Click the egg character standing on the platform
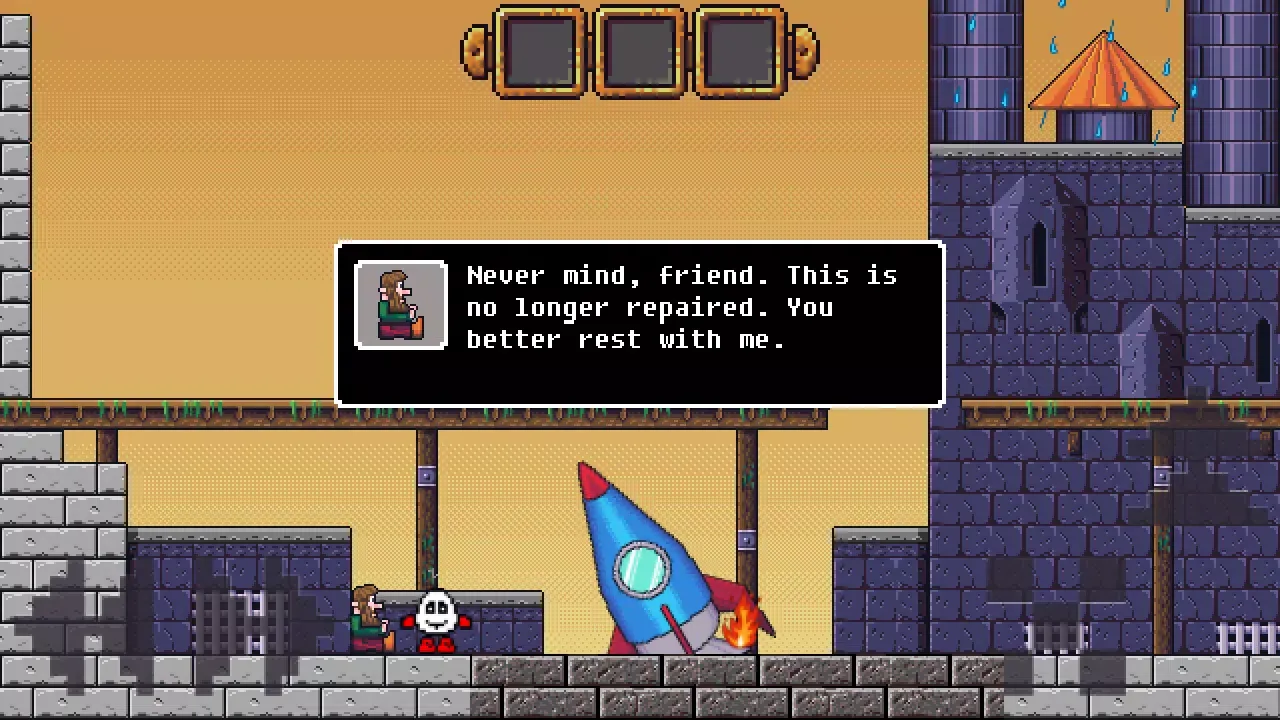The width and height of the screenshot is (1280, 720). pyautogui.click(x=435, y=615)
